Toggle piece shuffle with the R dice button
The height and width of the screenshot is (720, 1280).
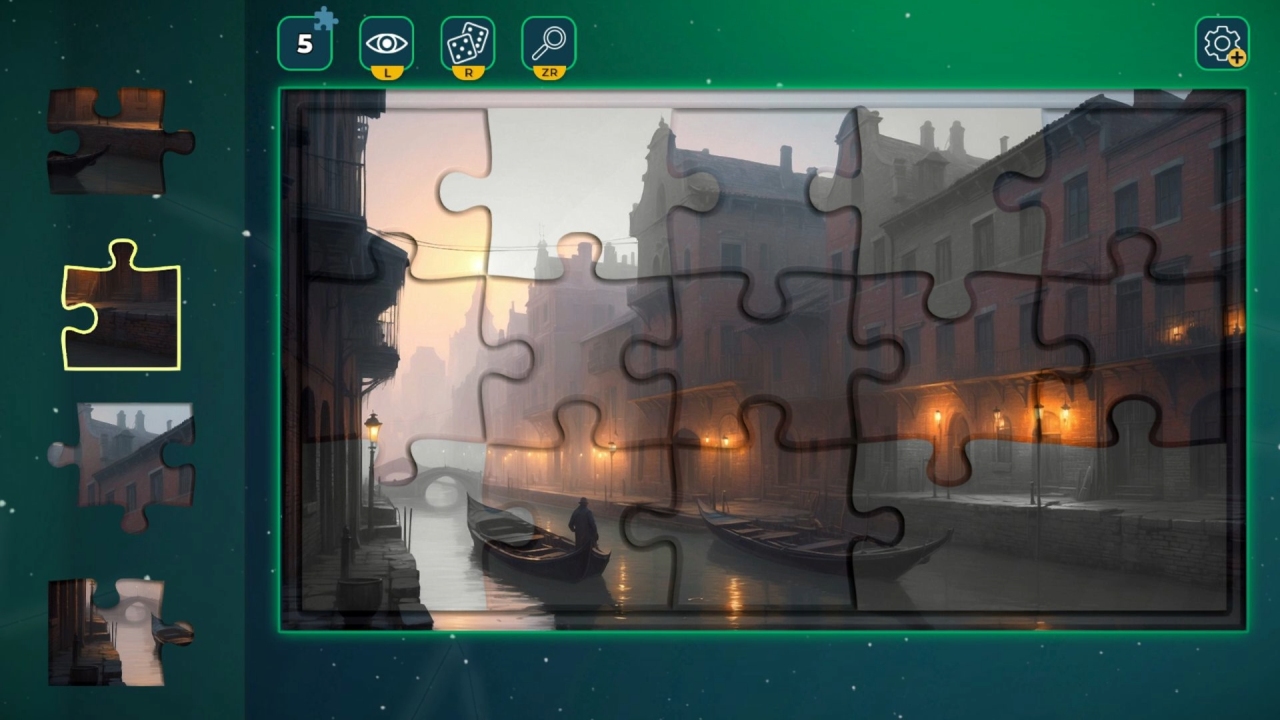(x=467, y=41)
